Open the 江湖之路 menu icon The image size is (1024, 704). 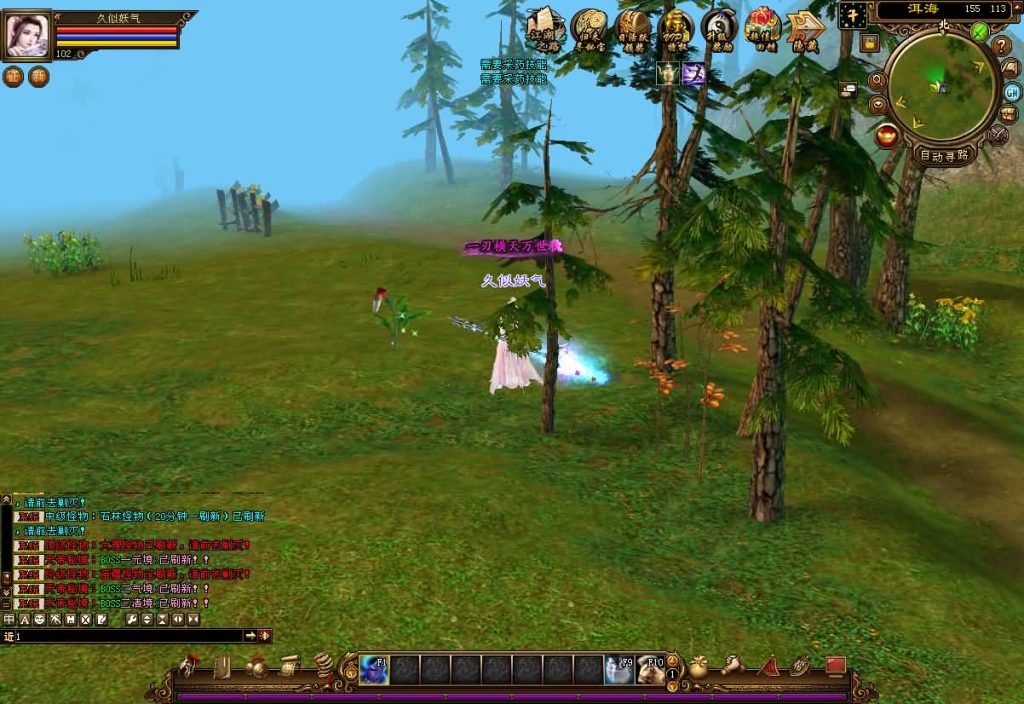coord(546,28)
